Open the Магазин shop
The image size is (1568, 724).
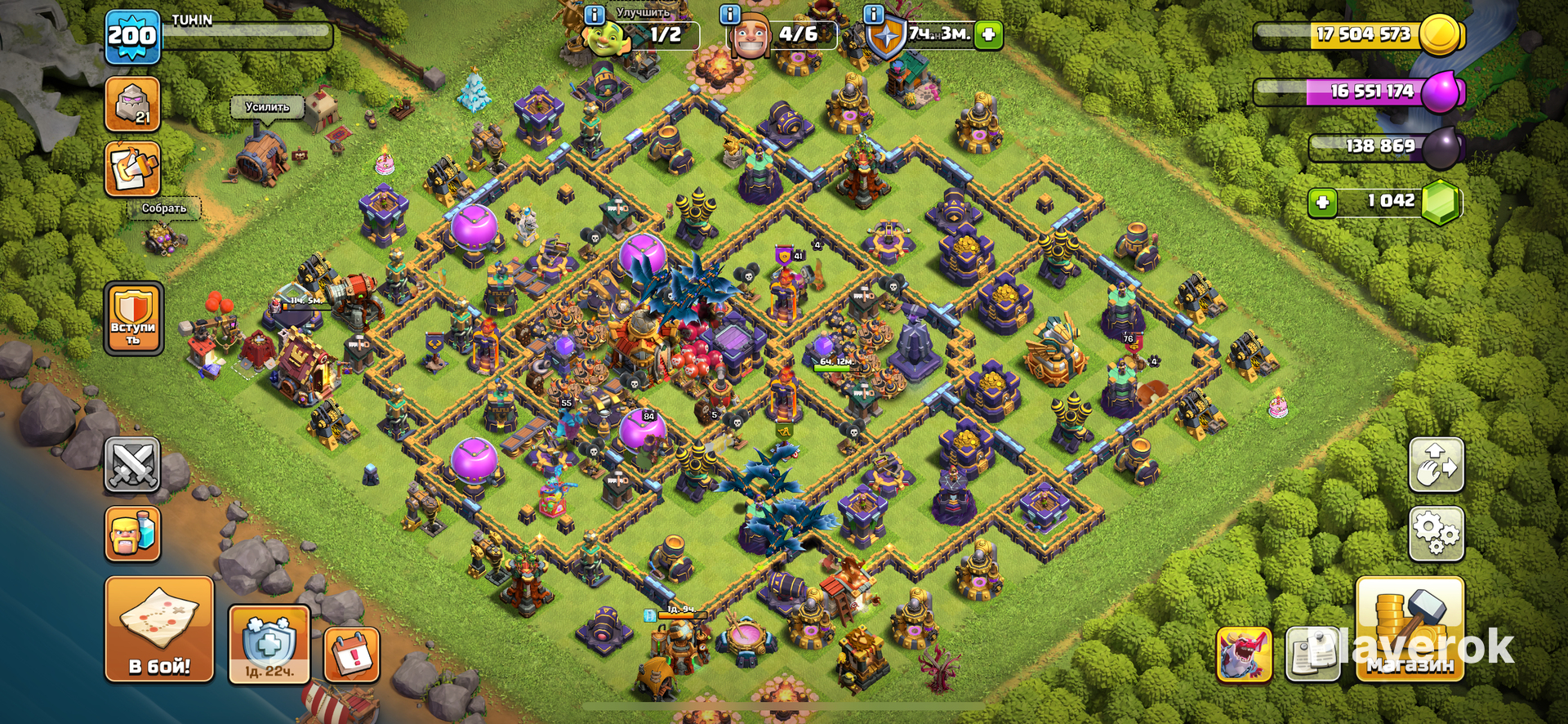click(1410, 628)
